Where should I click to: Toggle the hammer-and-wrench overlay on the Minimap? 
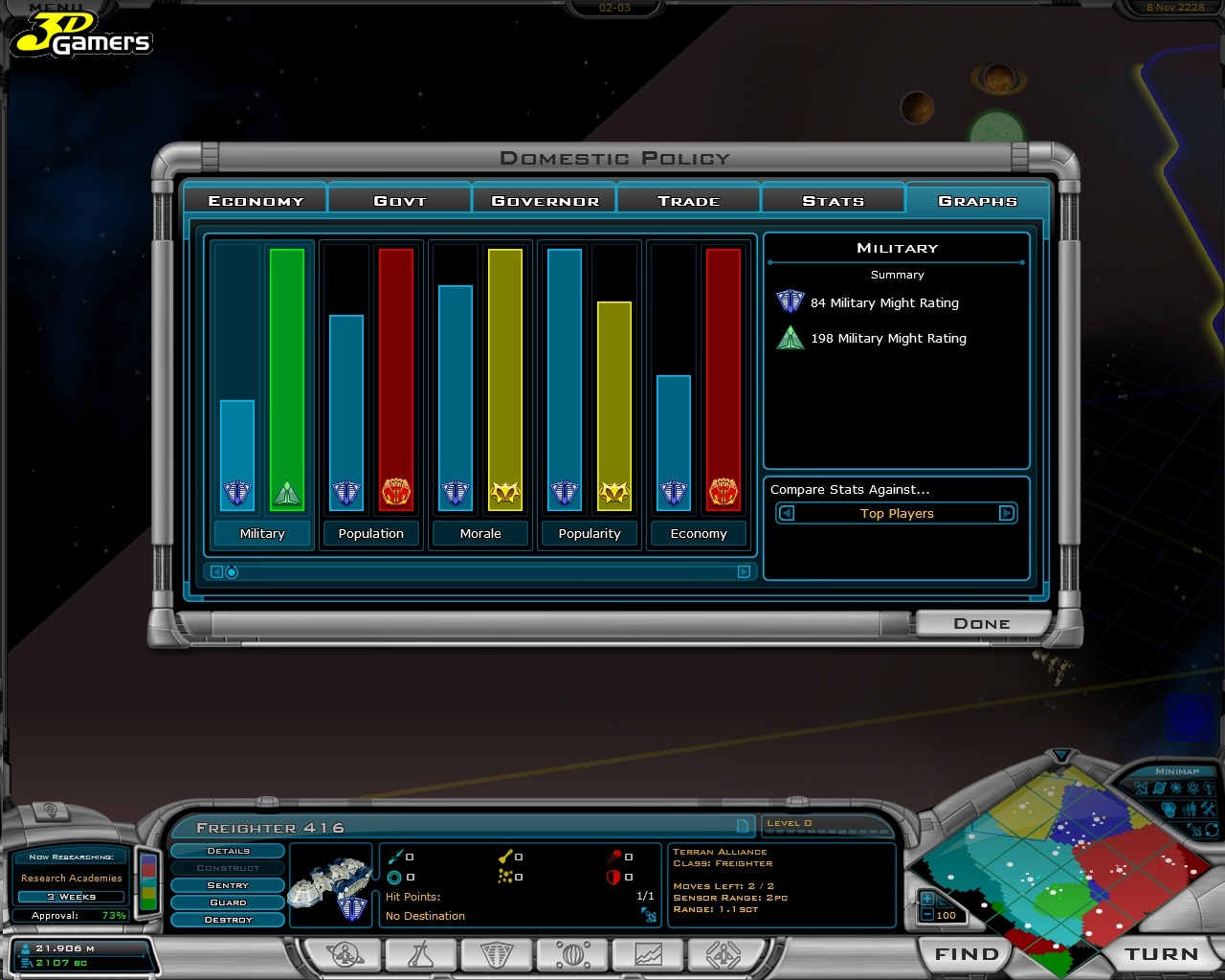[x=1209, y=809]
